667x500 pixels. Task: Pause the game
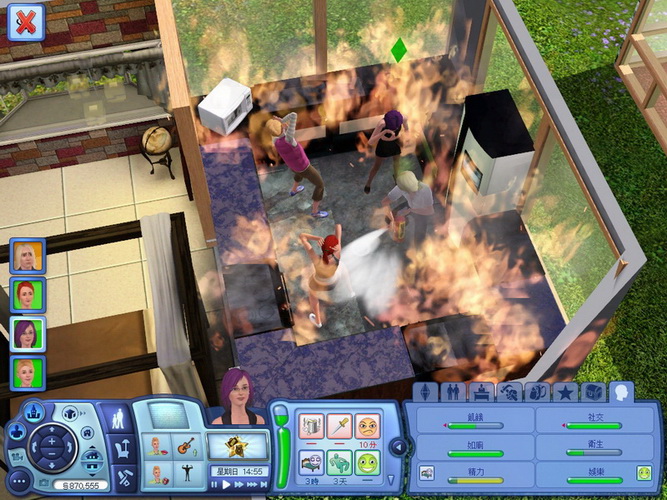point(214,485)
